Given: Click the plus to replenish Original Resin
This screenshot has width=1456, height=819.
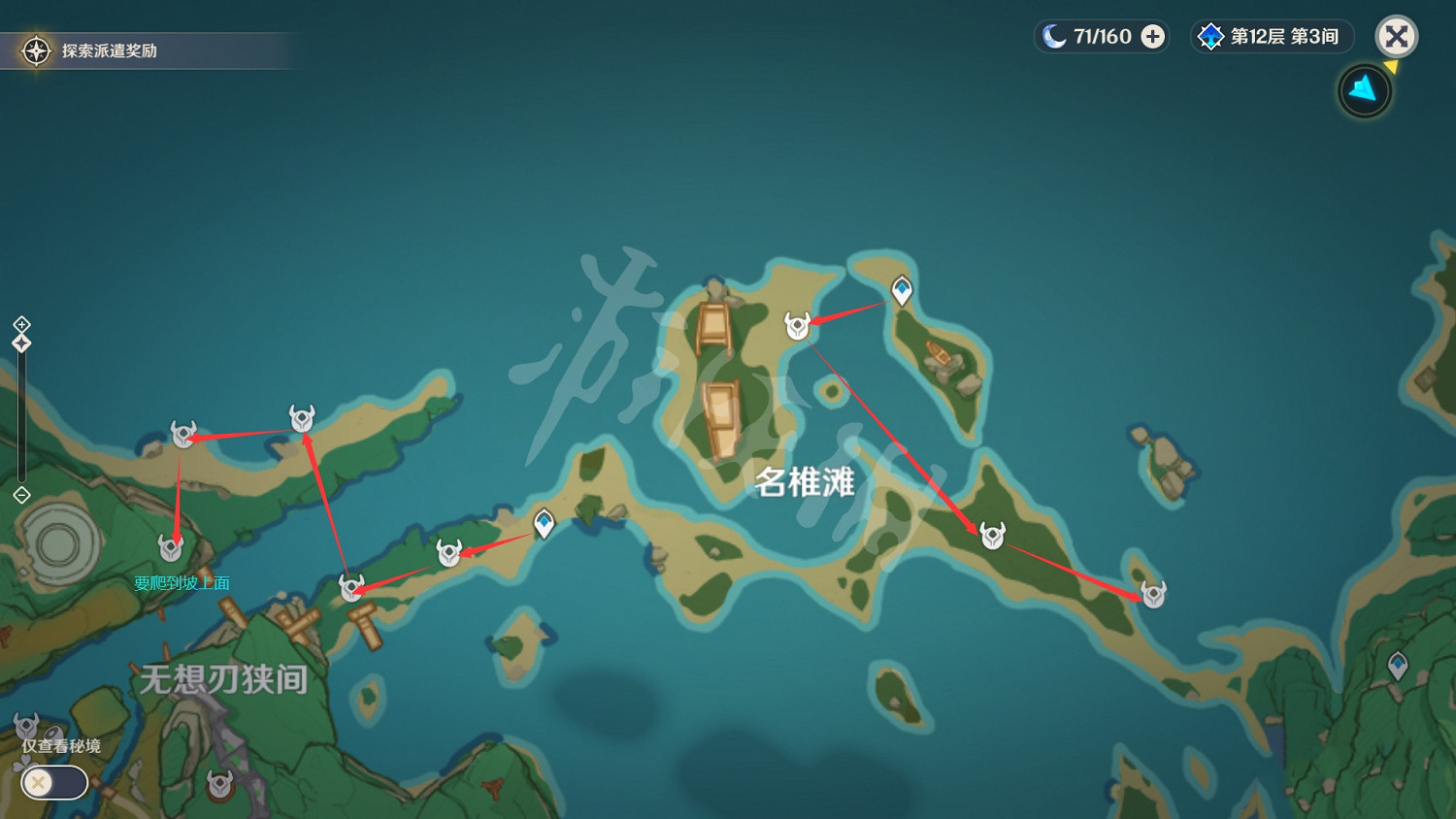Looking at the screenshot, I should 1151,36.
